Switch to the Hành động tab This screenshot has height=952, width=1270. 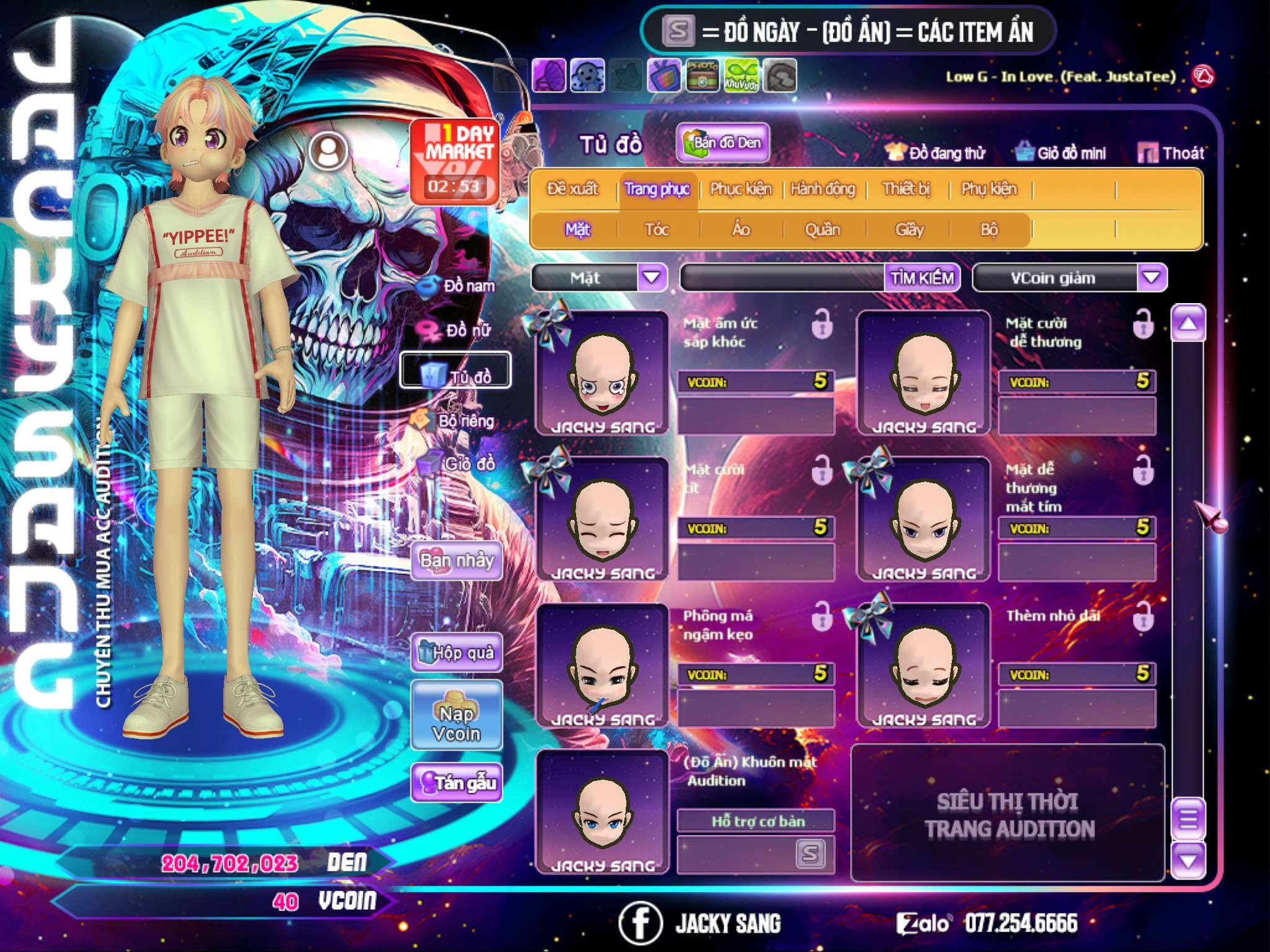point(823,188)
